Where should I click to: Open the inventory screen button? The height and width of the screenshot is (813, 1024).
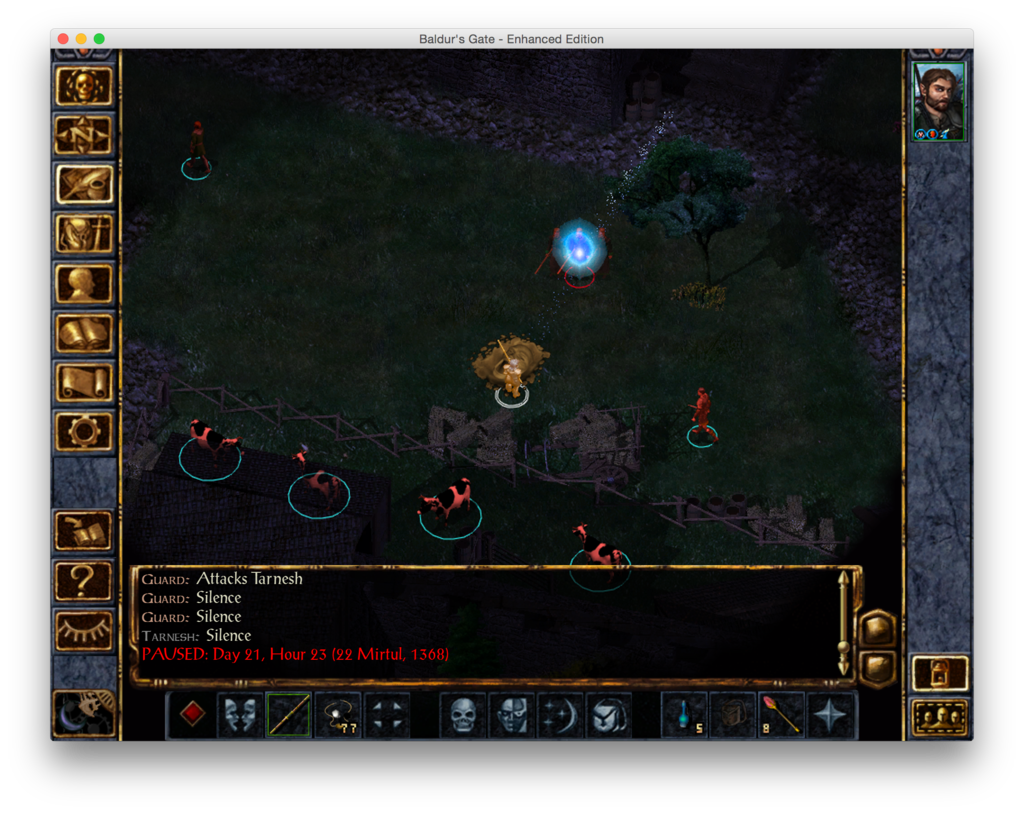pyautogui.click(x=84, y=234)
